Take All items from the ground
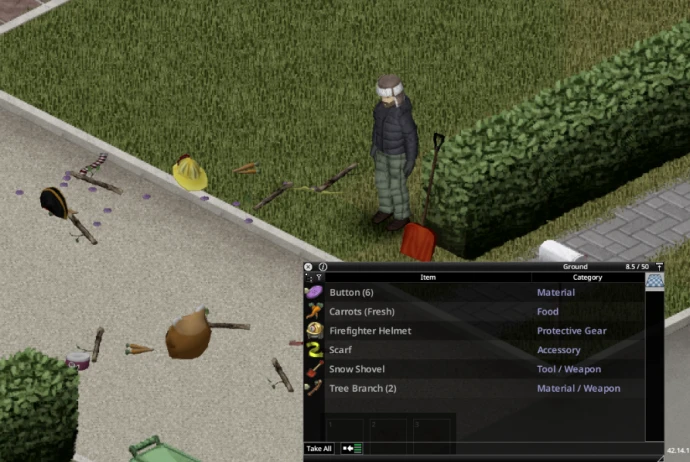This screenshot has width=690, height=462. 319,449
